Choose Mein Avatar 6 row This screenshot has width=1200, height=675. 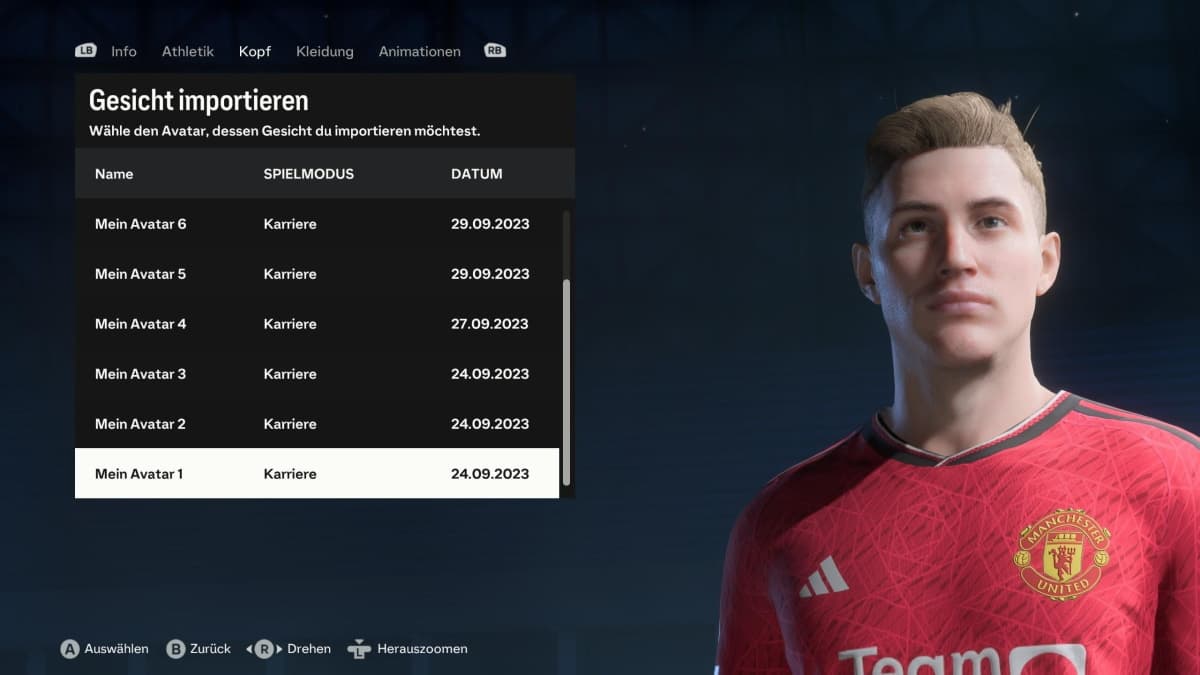click(x=316, y=224)
